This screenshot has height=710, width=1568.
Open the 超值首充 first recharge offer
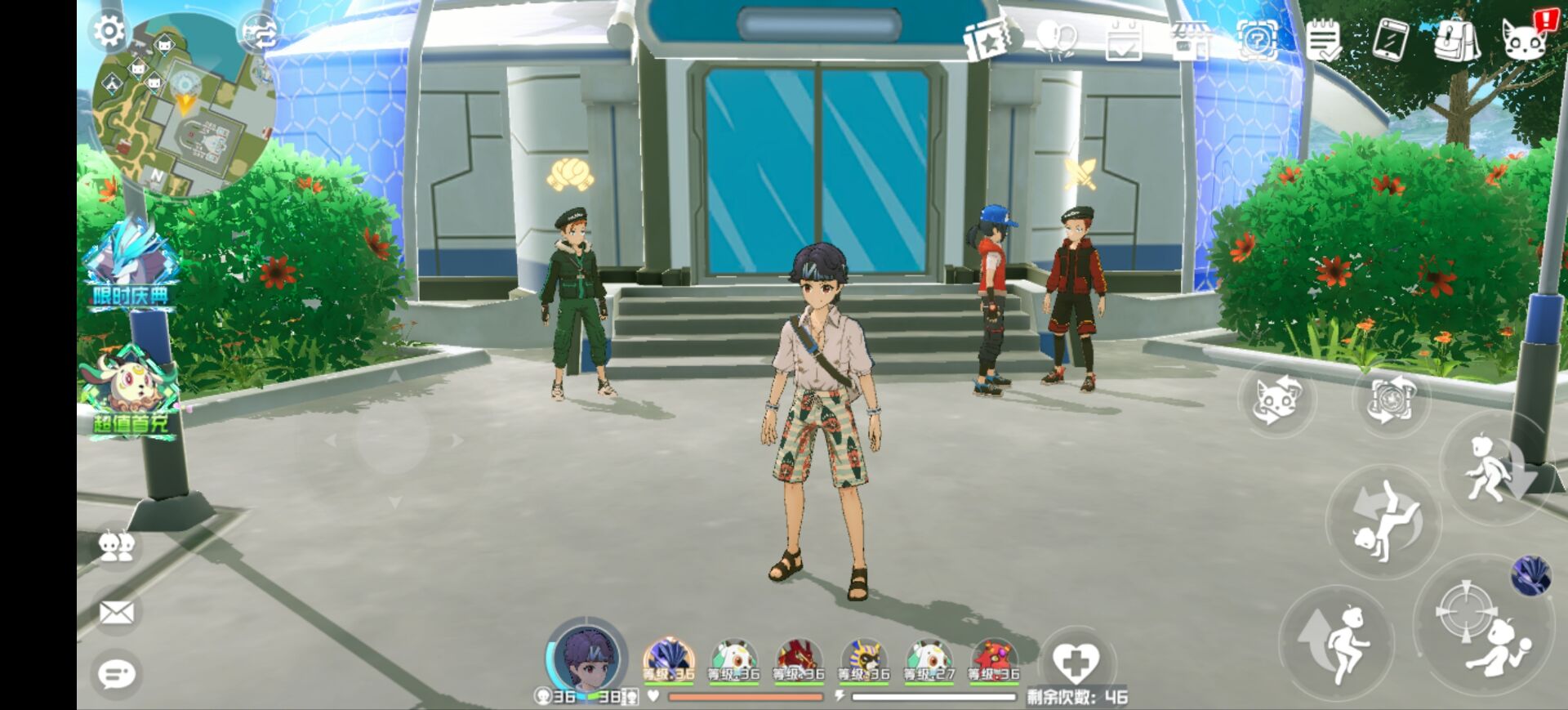pos(131,392)
